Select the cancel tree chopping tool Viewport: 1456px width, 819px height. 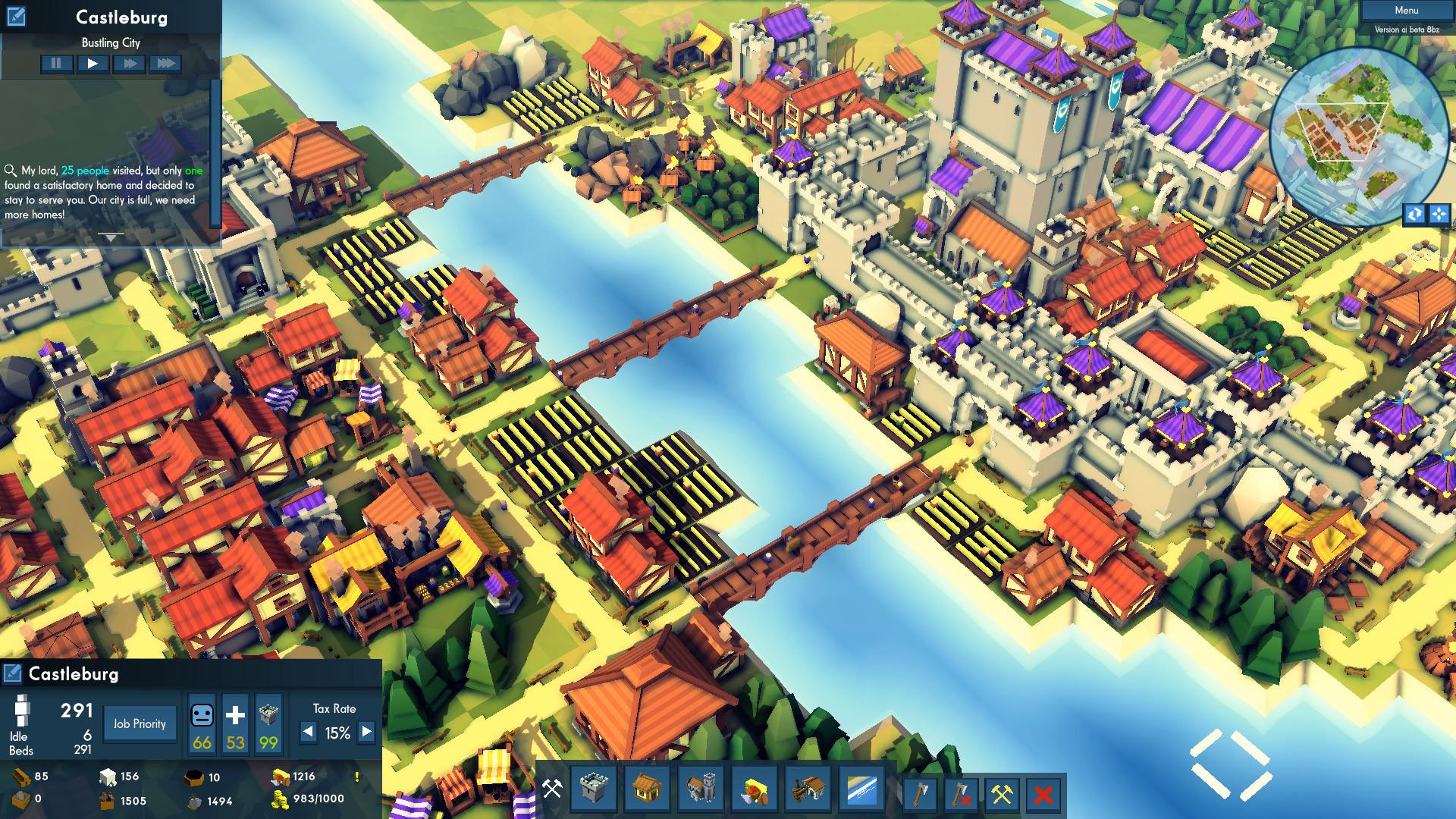(961, 795)
